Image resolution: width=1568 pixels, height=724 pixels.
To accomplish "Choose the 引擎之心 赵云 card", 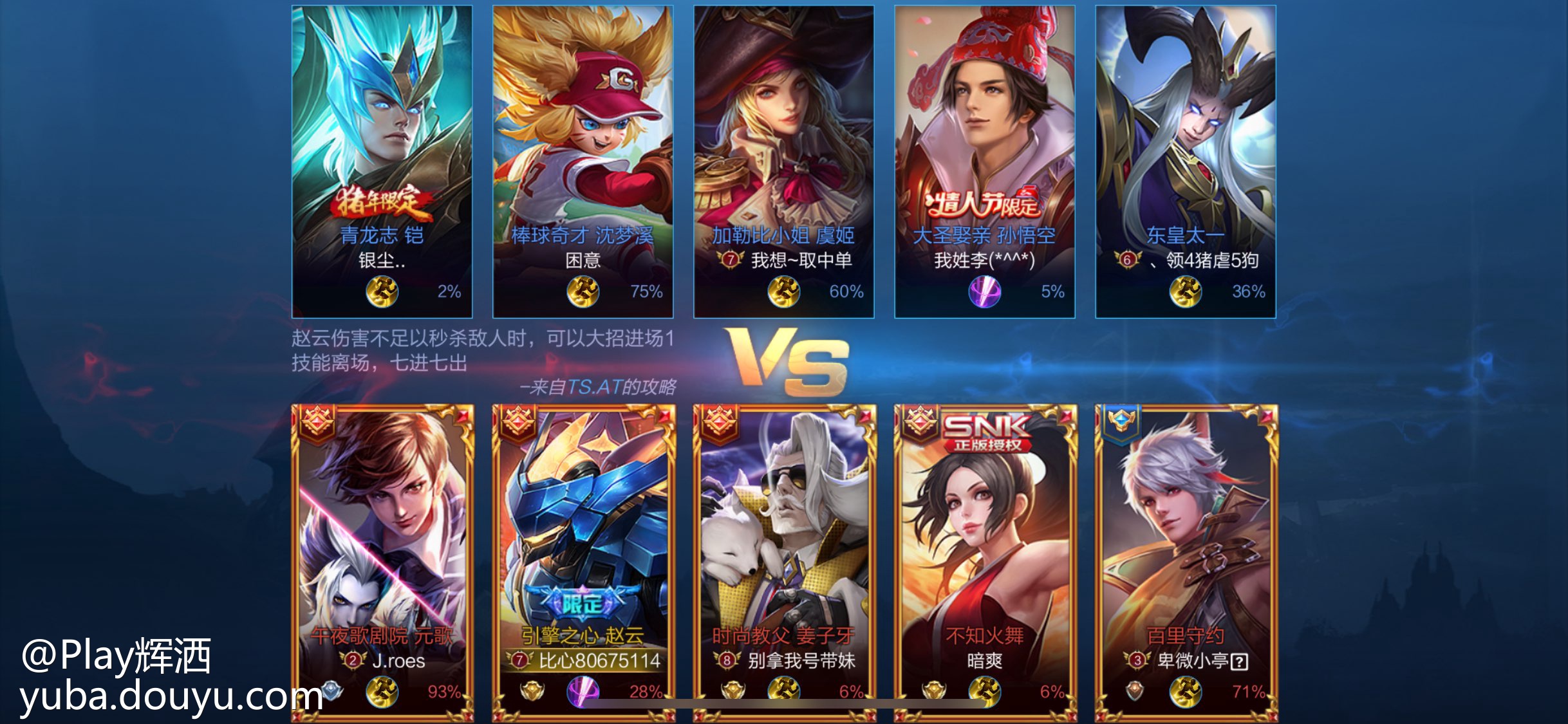I will tap(583, 560).
